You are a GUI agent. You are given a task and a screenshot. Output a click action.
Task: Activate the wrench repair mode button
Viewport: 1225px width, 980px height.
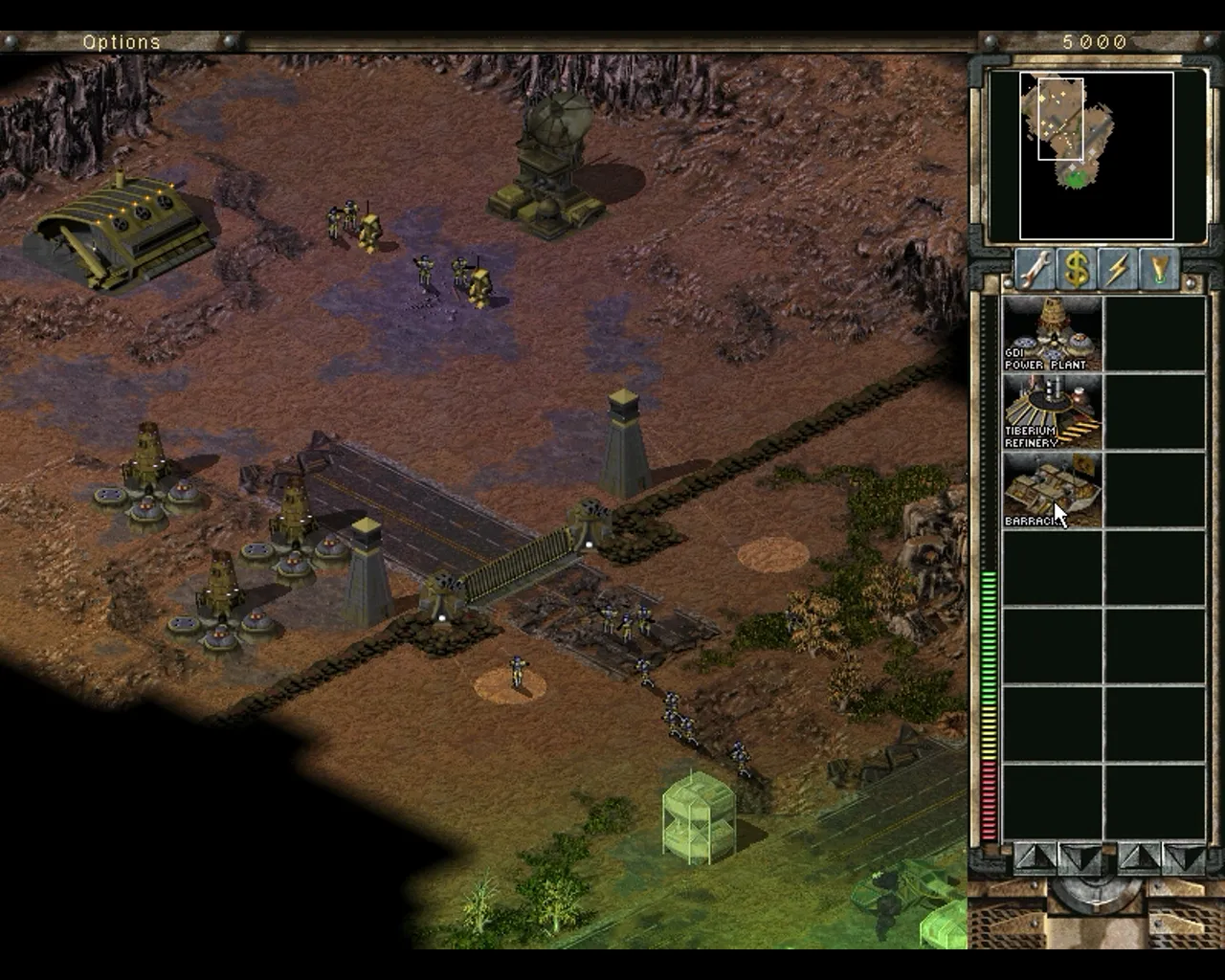[1035, 271]
